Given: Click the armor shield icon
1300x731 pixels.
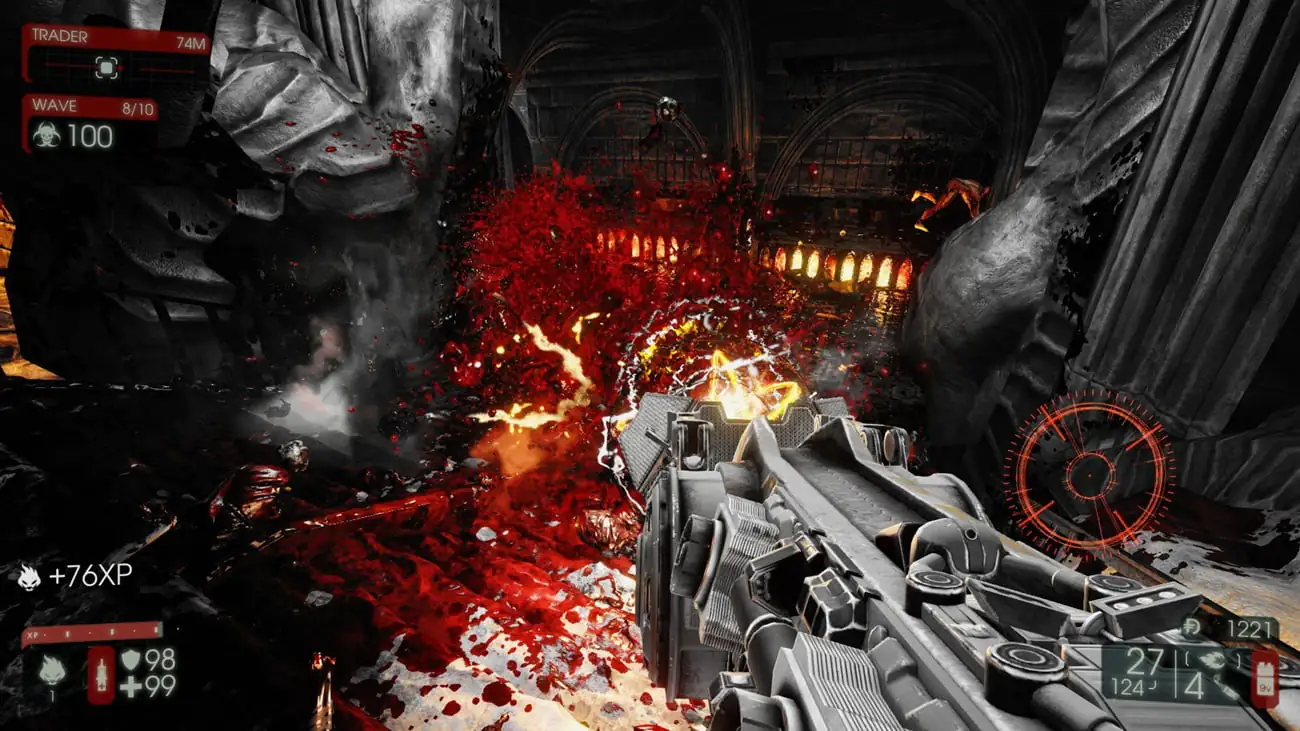Looking at the screenshot, I should (131, 660).
